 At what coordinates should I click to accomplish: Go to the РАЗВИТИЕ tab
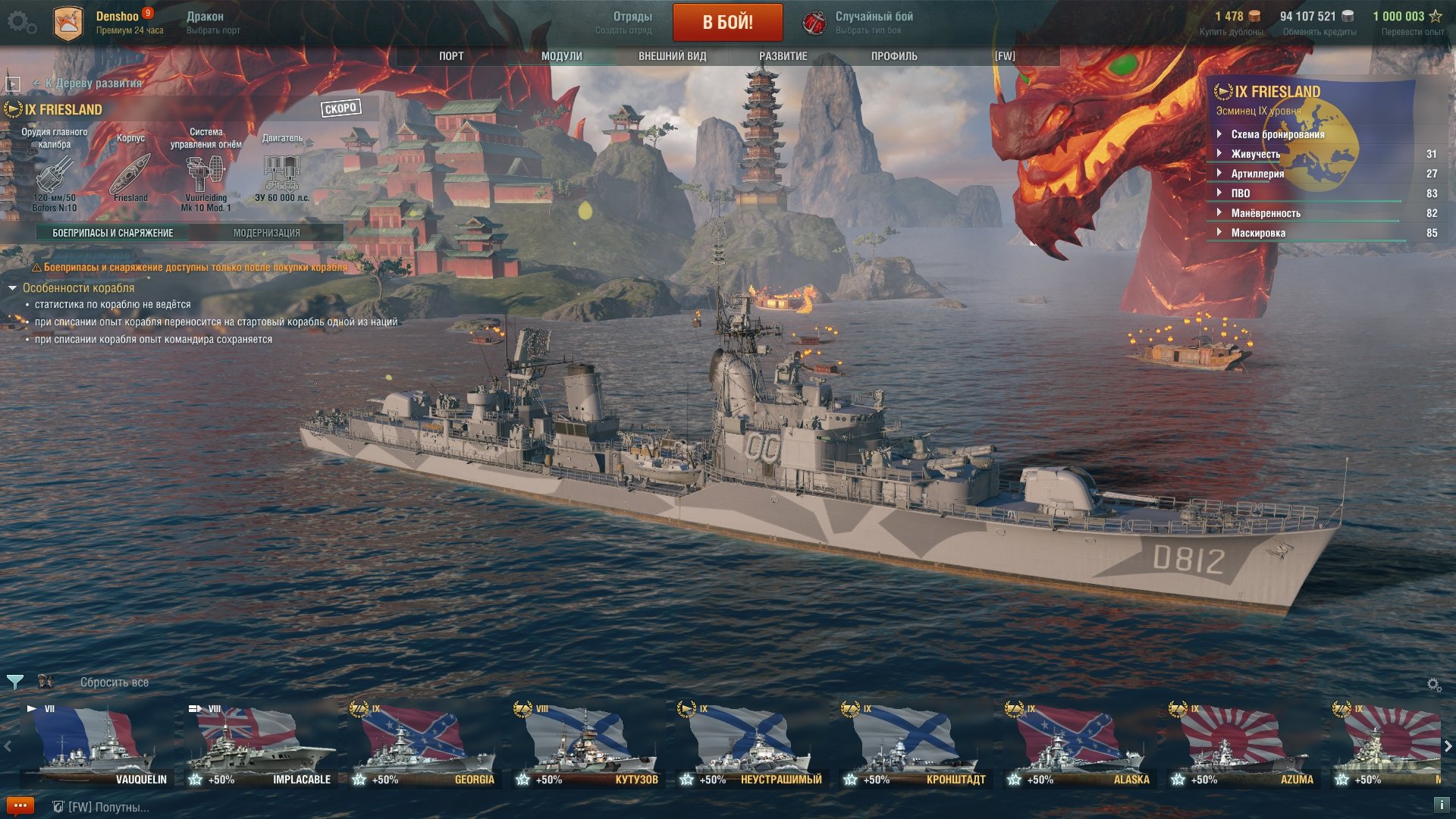click(783, 56)
